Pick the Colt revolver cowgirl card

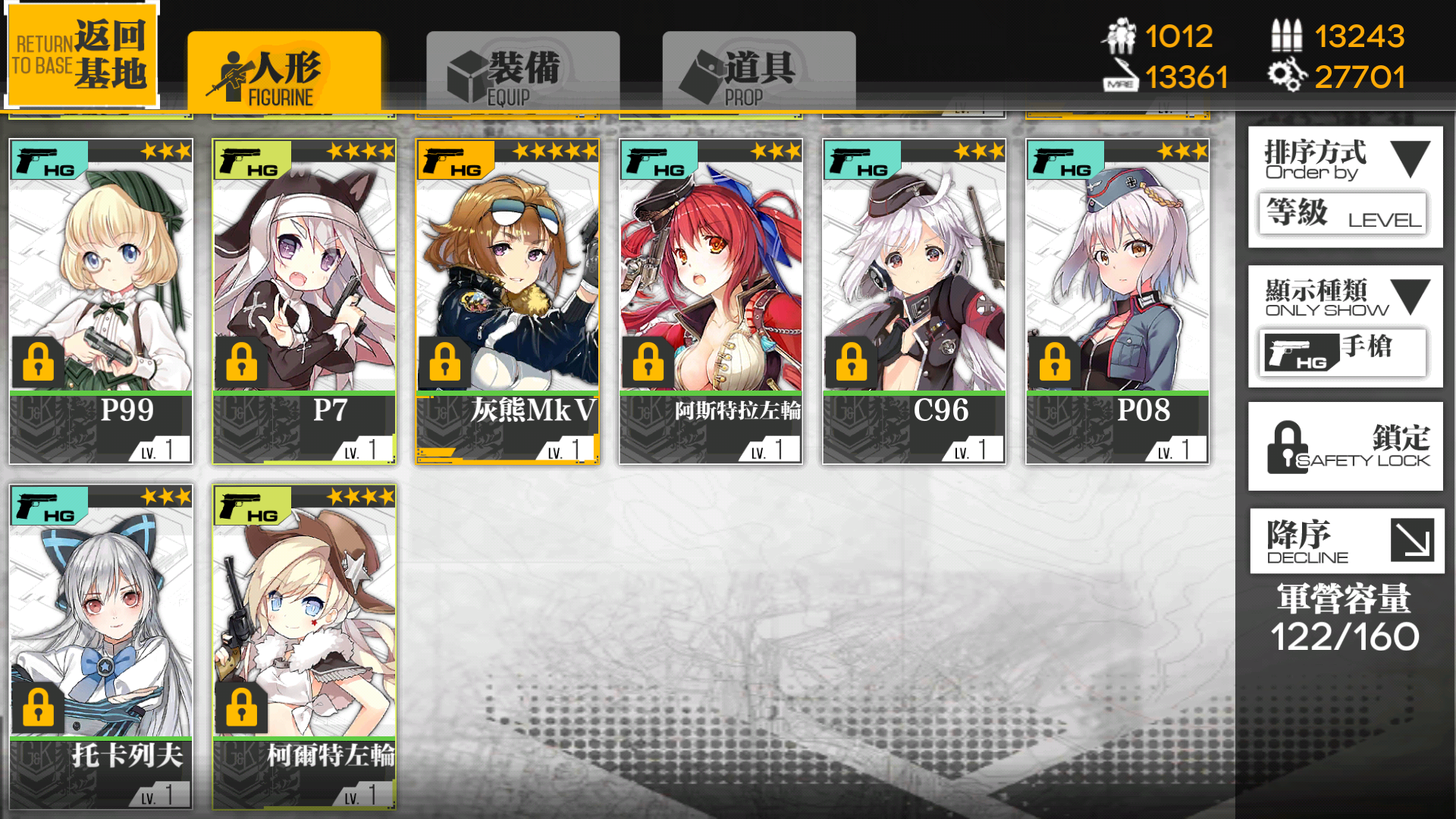304,646
